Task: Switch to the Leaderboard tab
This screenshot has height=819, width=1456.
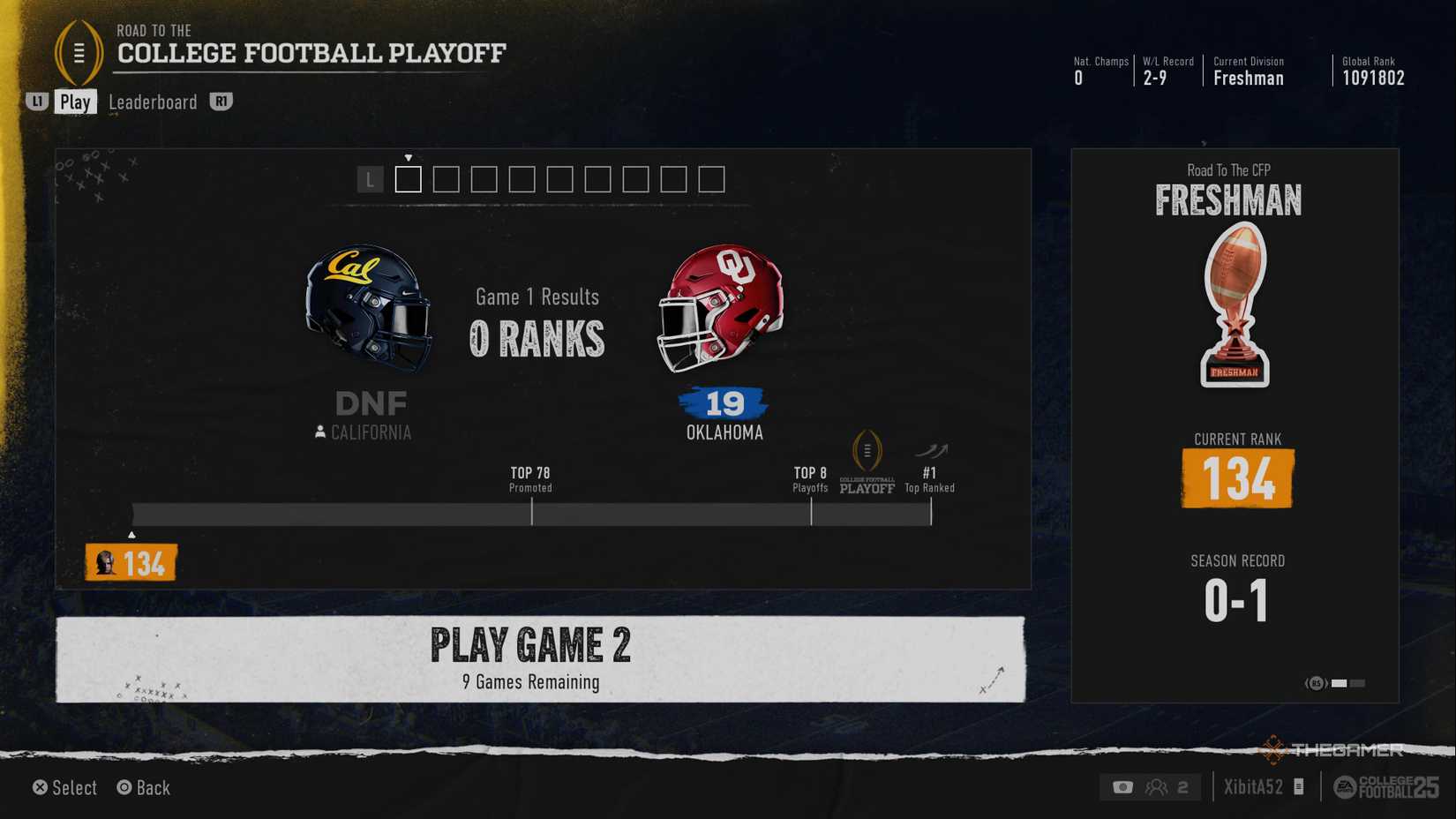Action: (152, 101)
